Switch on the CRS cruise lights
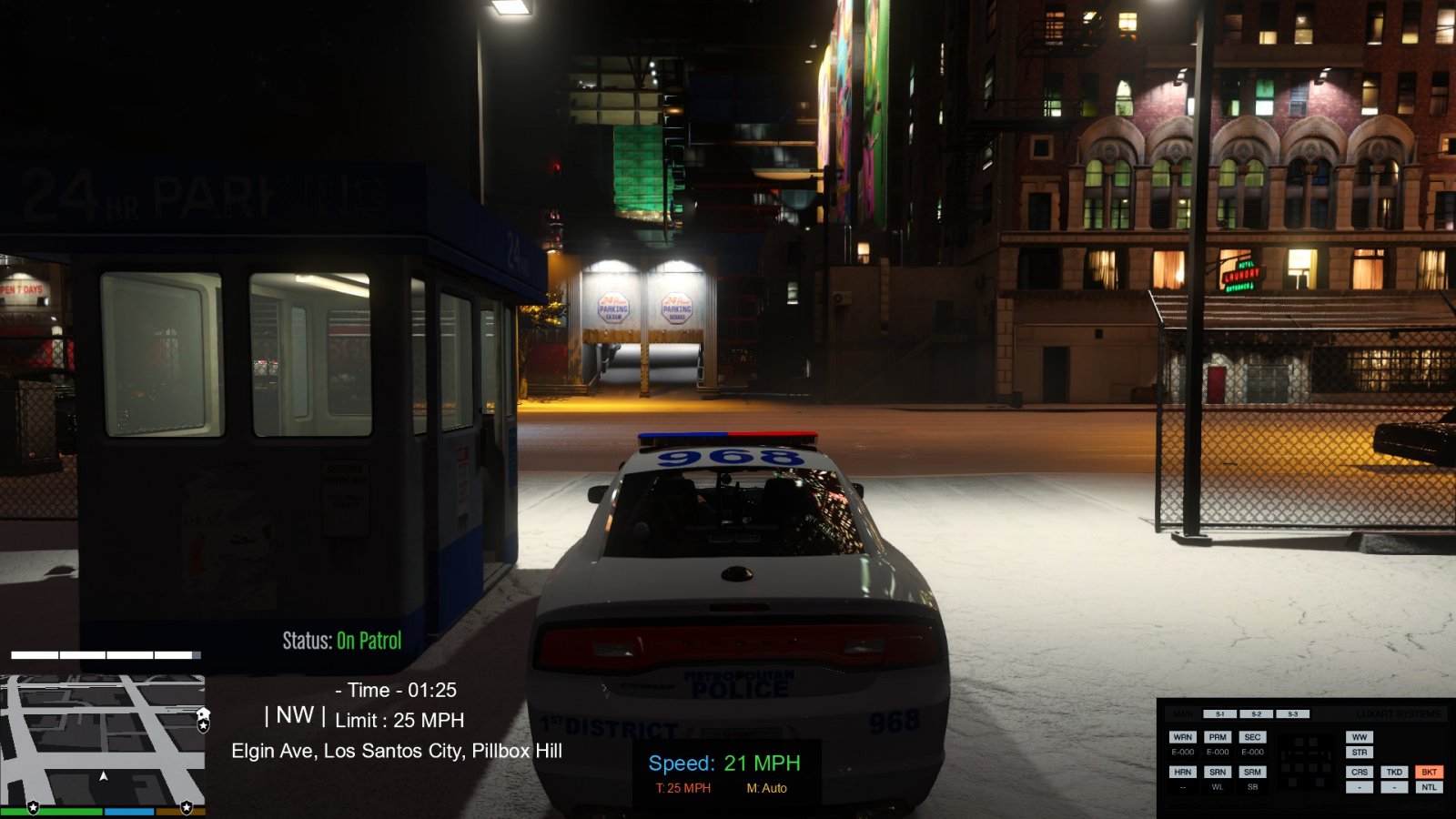The width and height of the screenshot is (1456, 819). [x=1360, y=772]
